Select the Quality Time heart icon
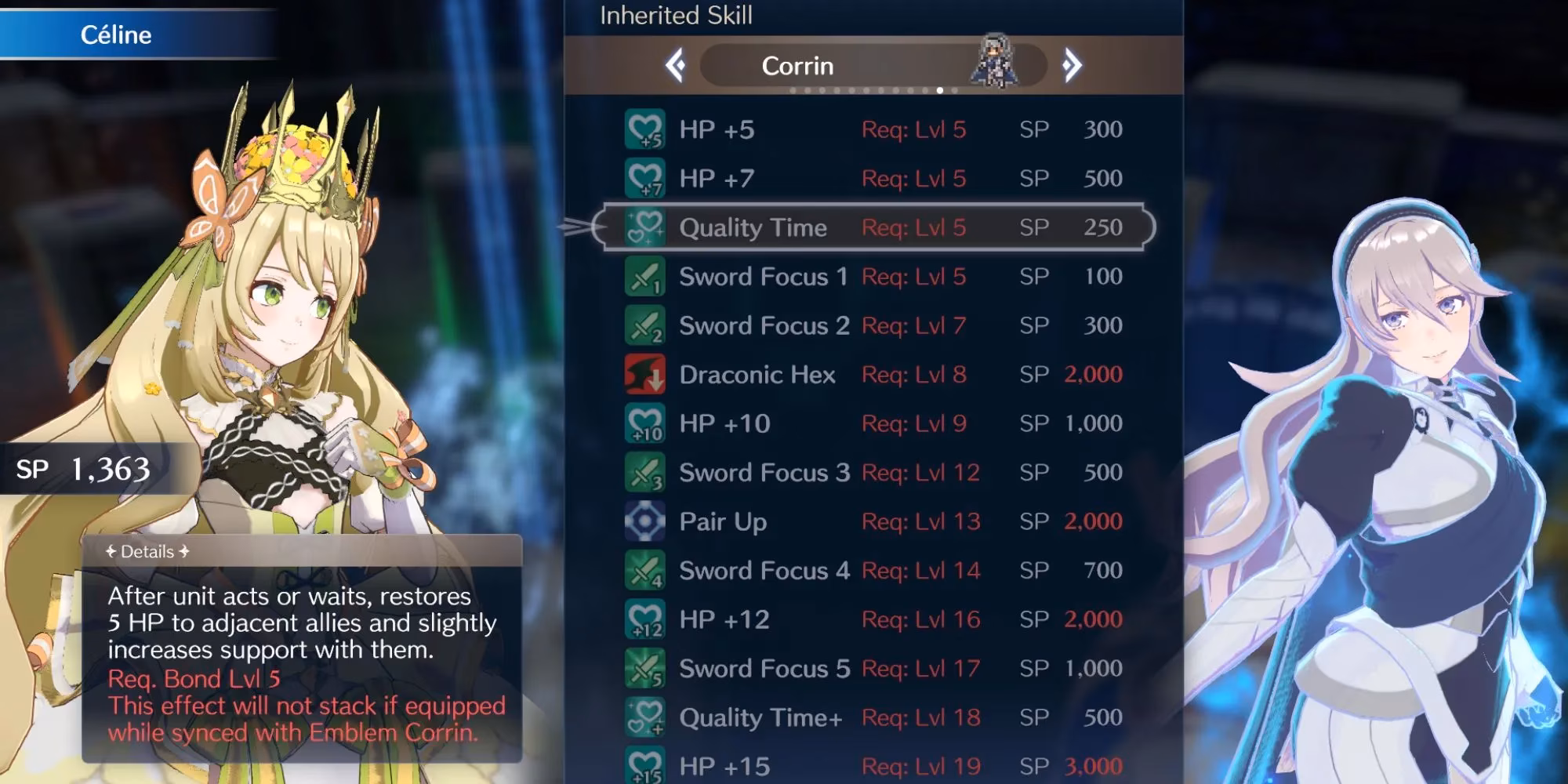Viewport: 1568px width, 784px height. point(643,228)
